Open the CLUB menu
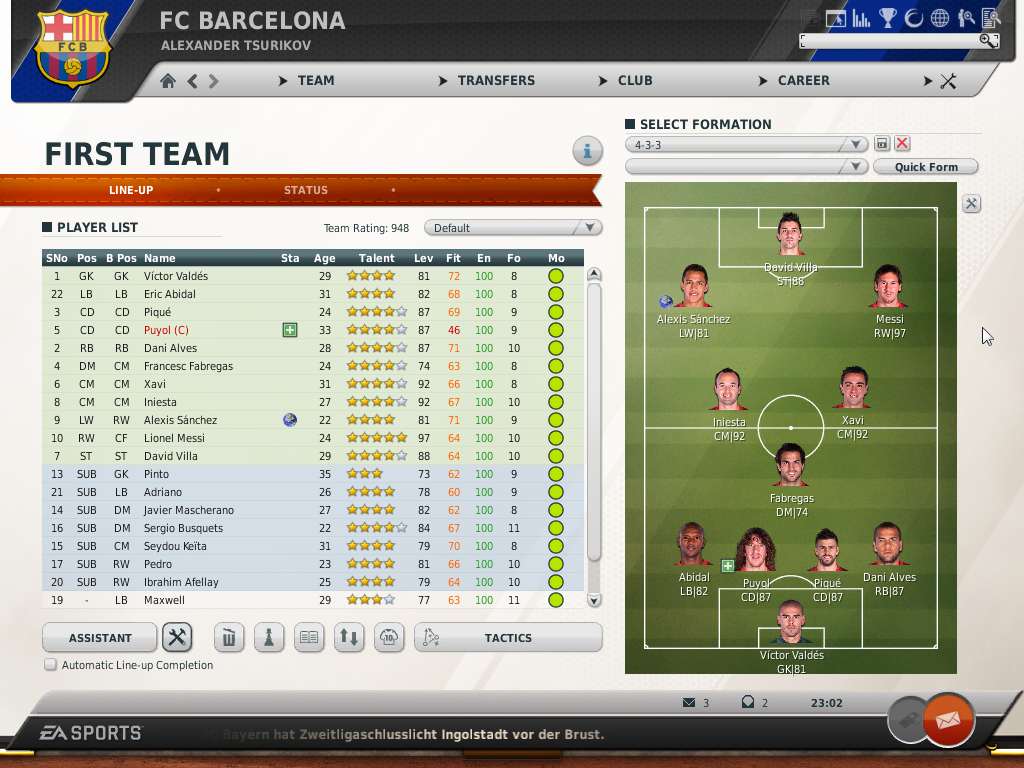Viewport: 1024px width, 768px height. click(634, 80)
